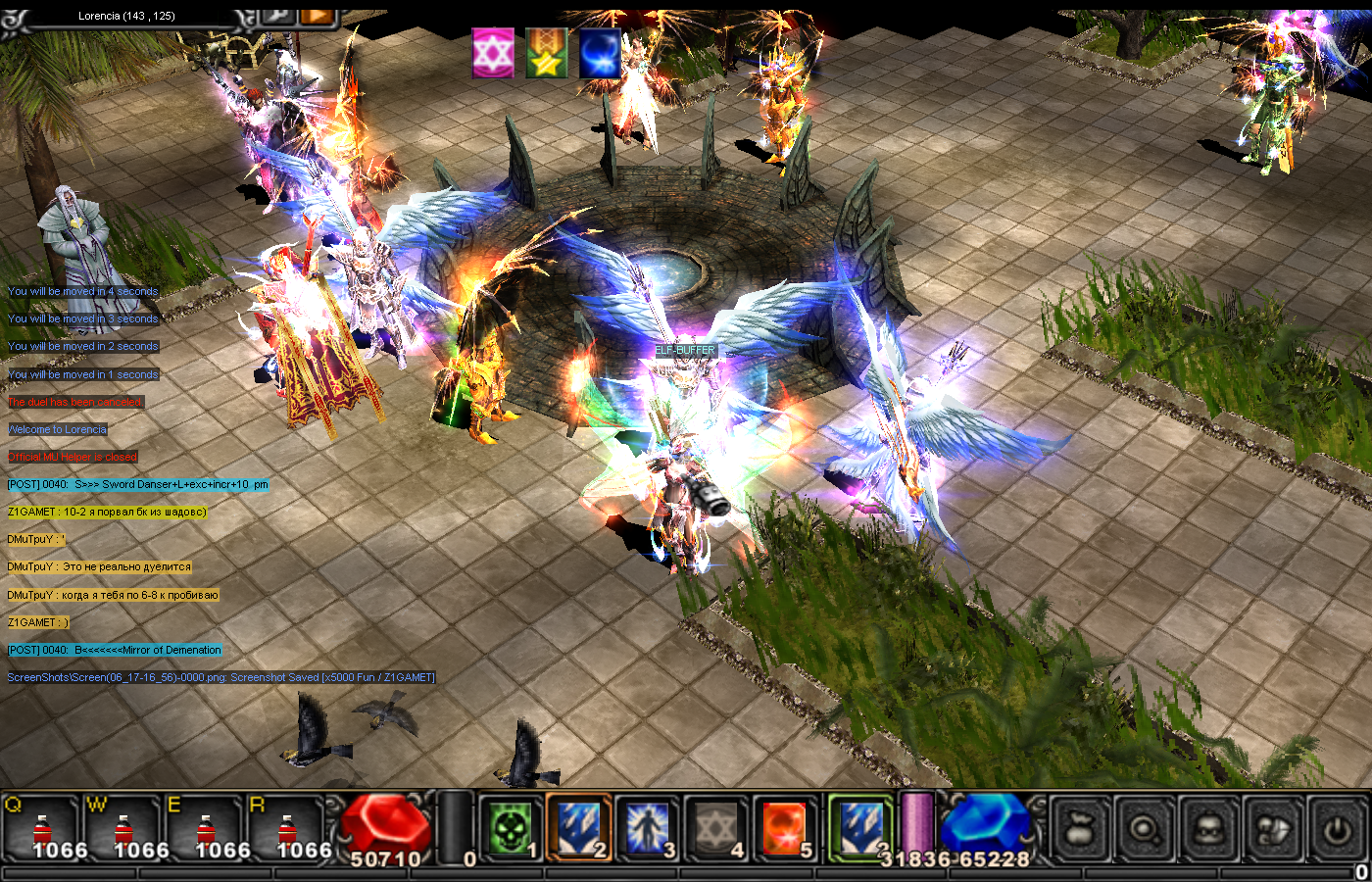Click the Sword Danser post chat message
This screenshot has width=1372, height=882.
point(137,484)
